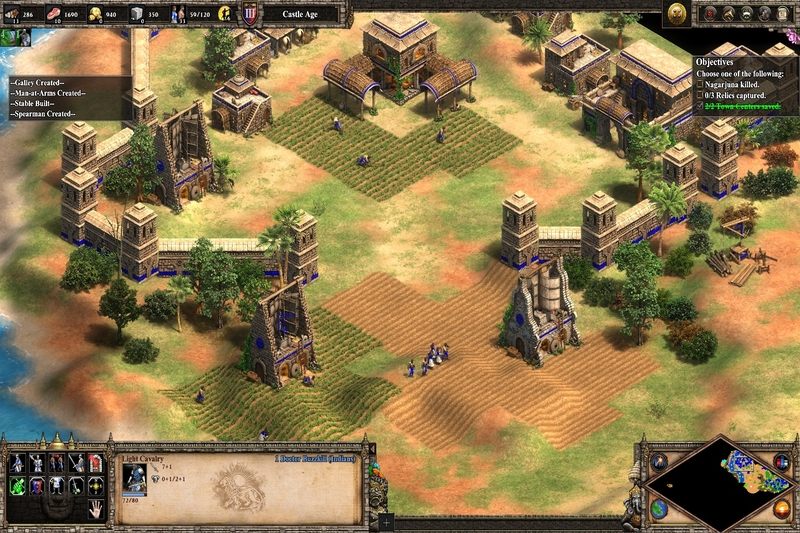Activate the green aggressive stance icon
Screen dimensions: 800x533
[19, 487]
